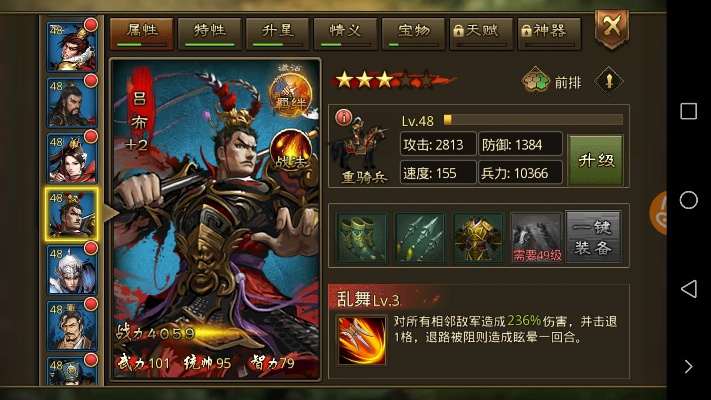Image resolution: width=711 pixels, height=400 pixels.
Task: Select the golden armor equipment slot
Action: (477, 237)
